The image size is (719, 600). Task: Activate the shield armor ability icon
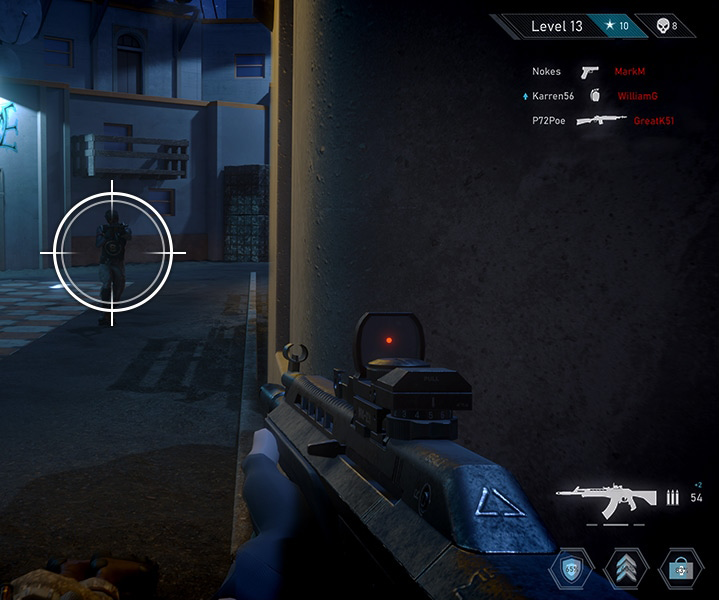571,569
